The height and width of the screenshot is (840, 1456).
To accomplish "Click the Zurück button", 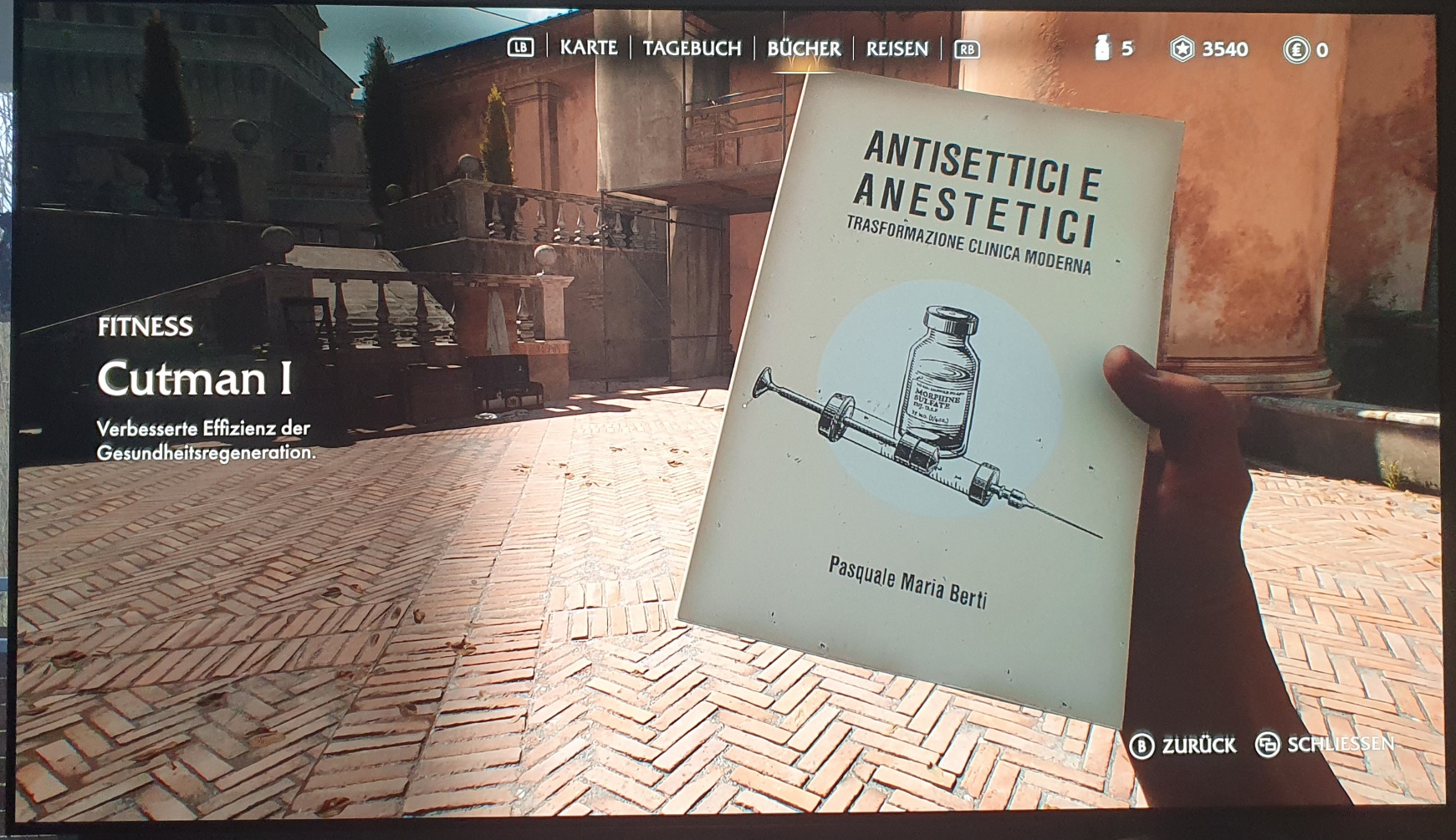I will click(x=1183, y=745).
